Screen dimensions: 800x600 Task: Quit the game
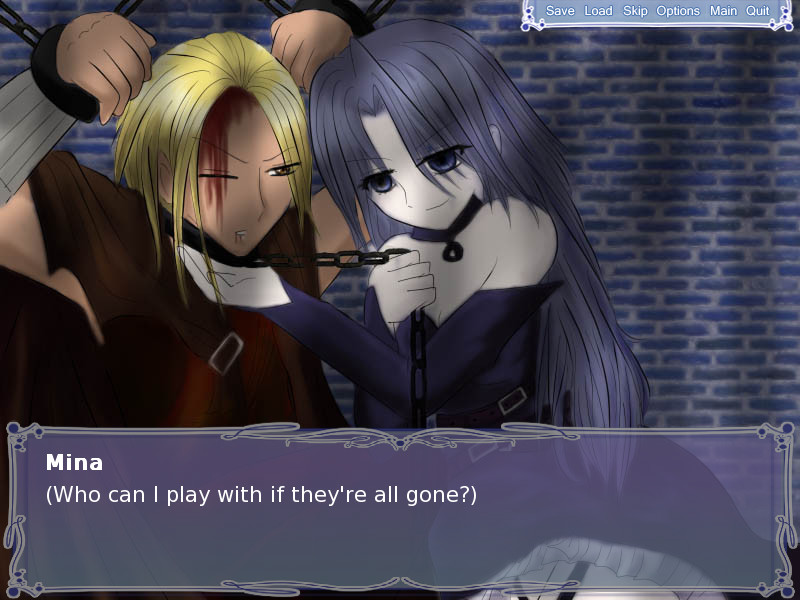(x=758, y=11)
